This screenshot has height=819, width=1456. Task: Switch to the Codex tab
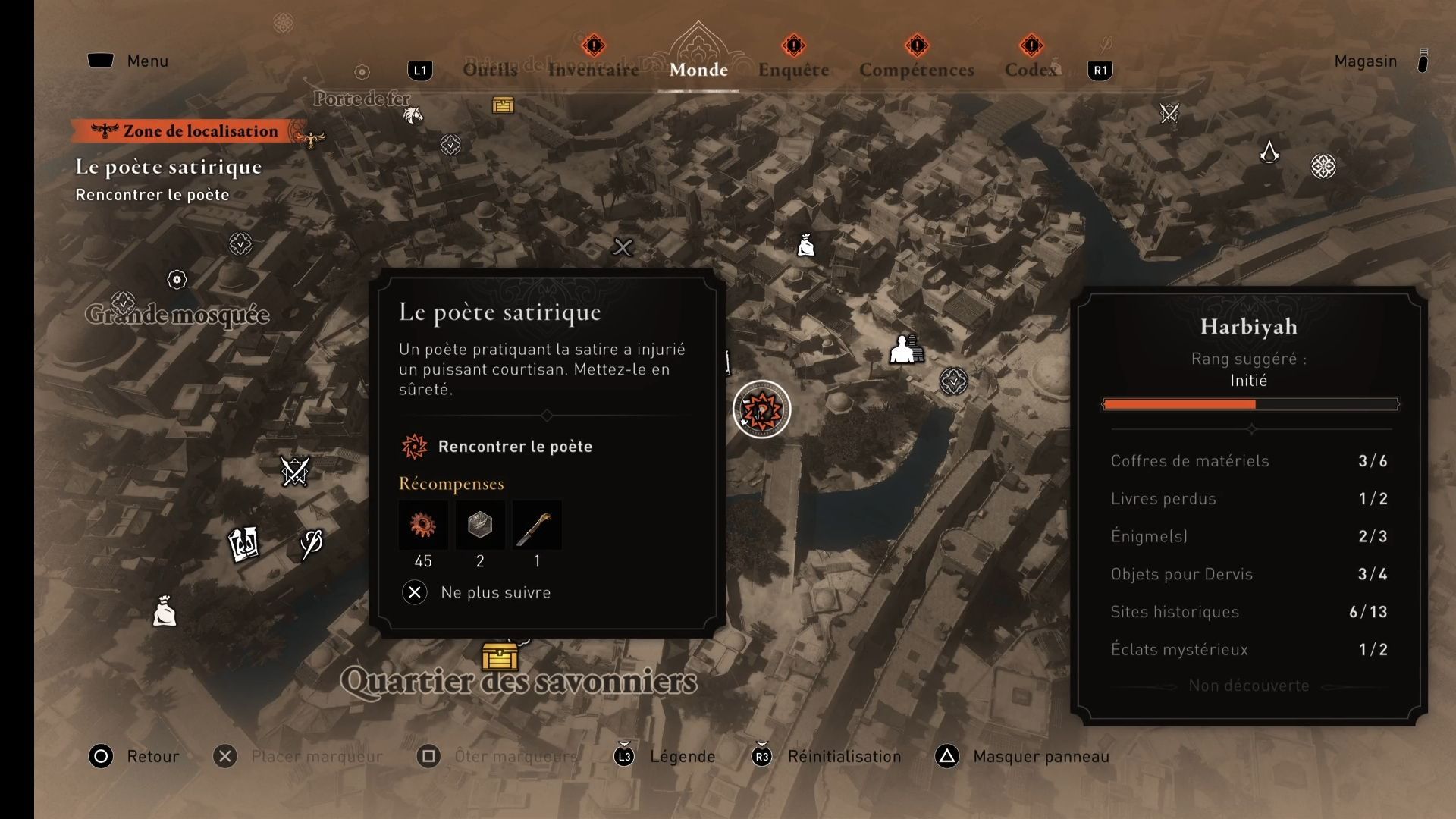[1031, 70]
